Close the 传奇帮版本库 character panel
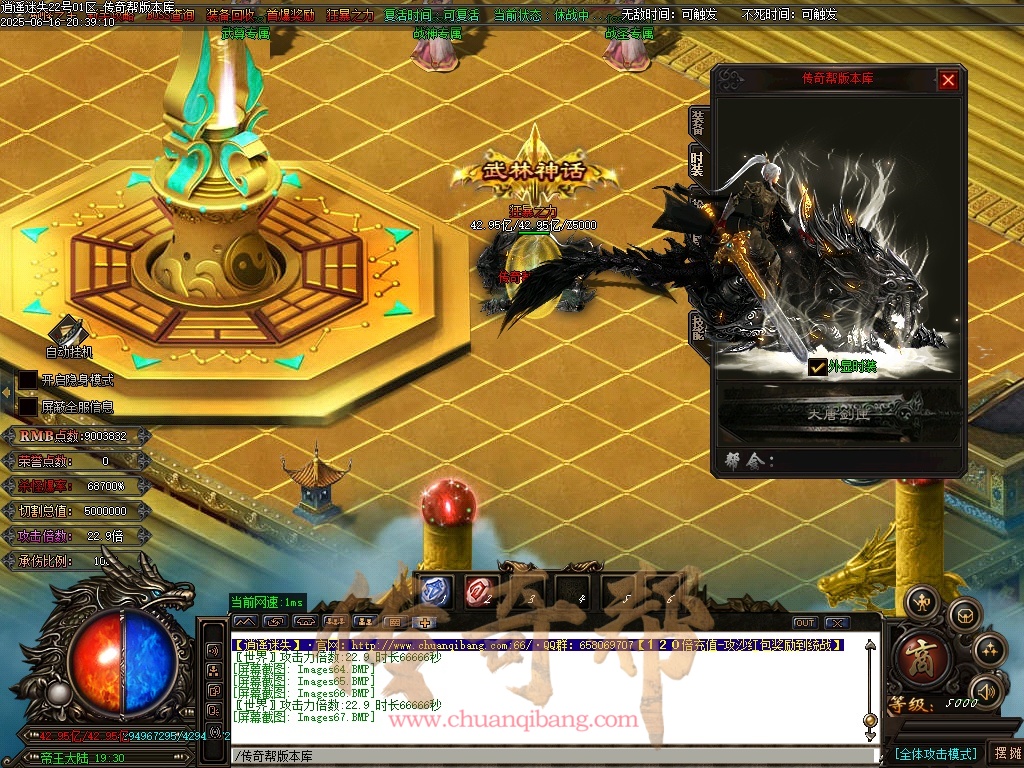 948,80
